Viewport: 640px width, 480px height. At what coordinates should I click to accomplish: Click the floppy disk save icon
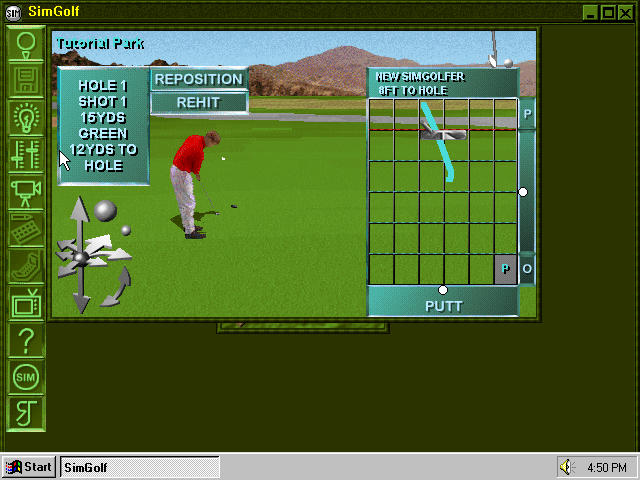[x=27, y=81]
